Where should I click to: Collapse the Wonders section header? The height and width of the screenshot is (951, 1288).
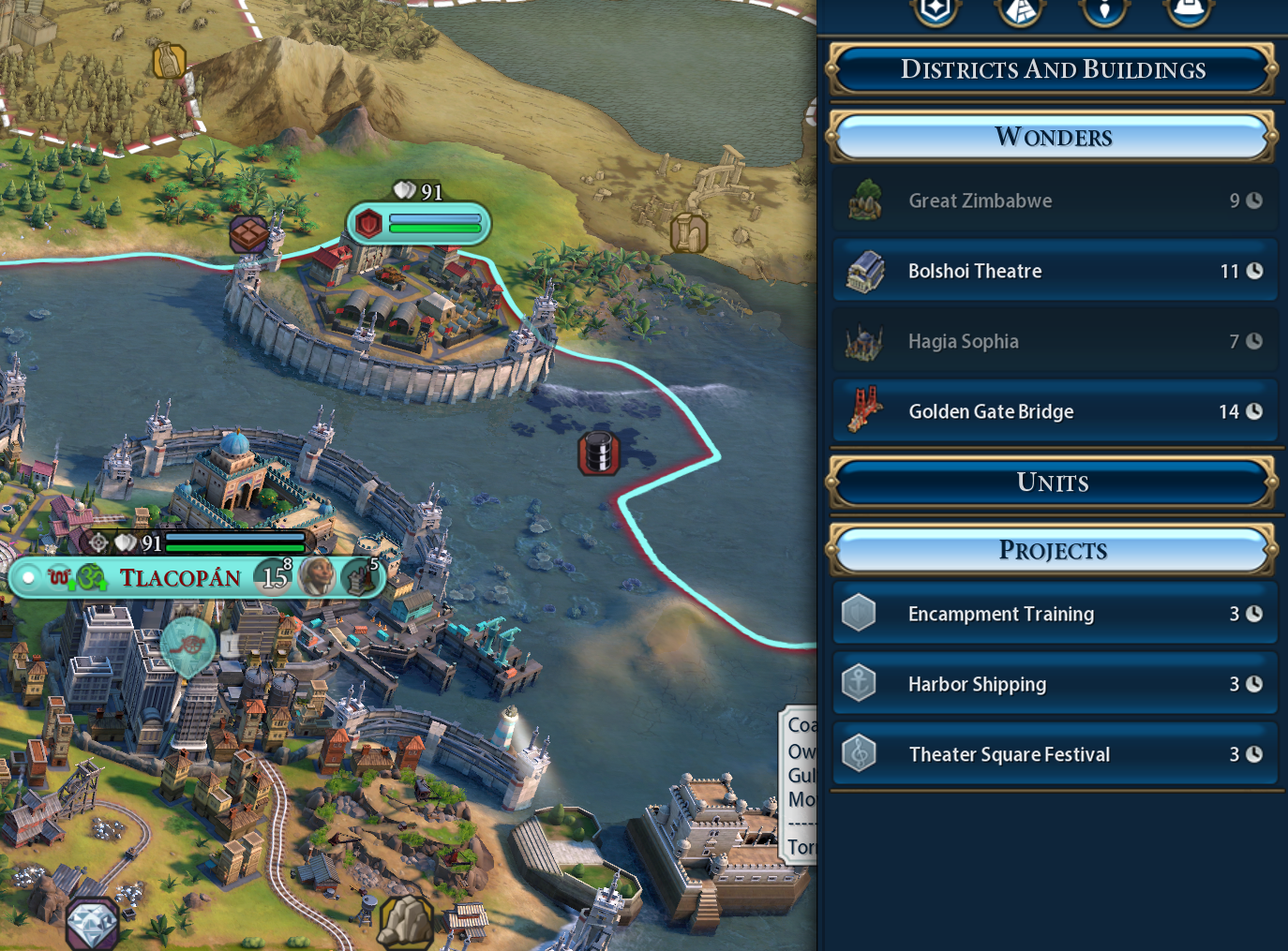1053,137
